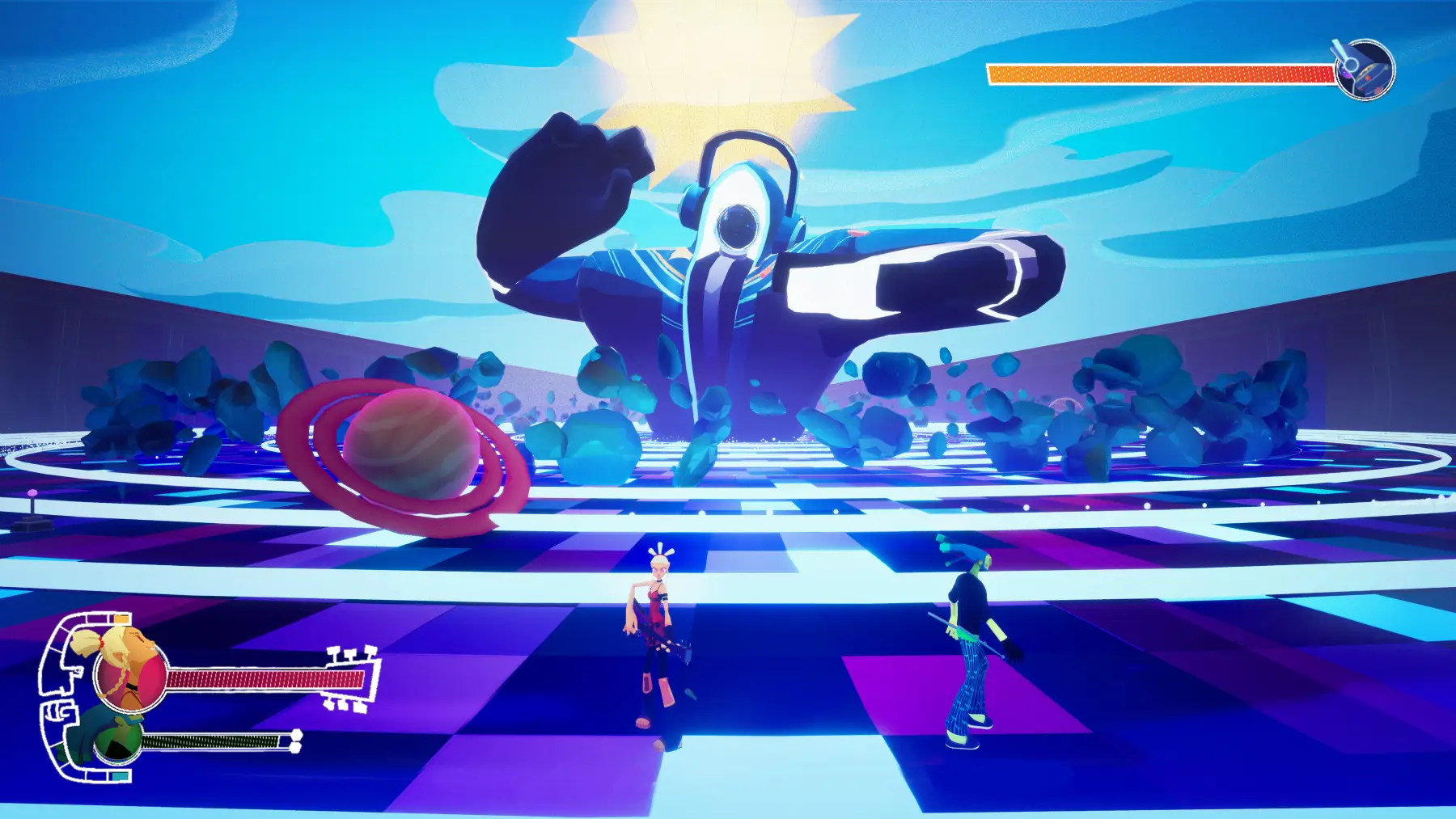This screenshot has height=819, width=1456.
Task: Click the DJ boss portrait icon
Action: [x=1365, y=70]
